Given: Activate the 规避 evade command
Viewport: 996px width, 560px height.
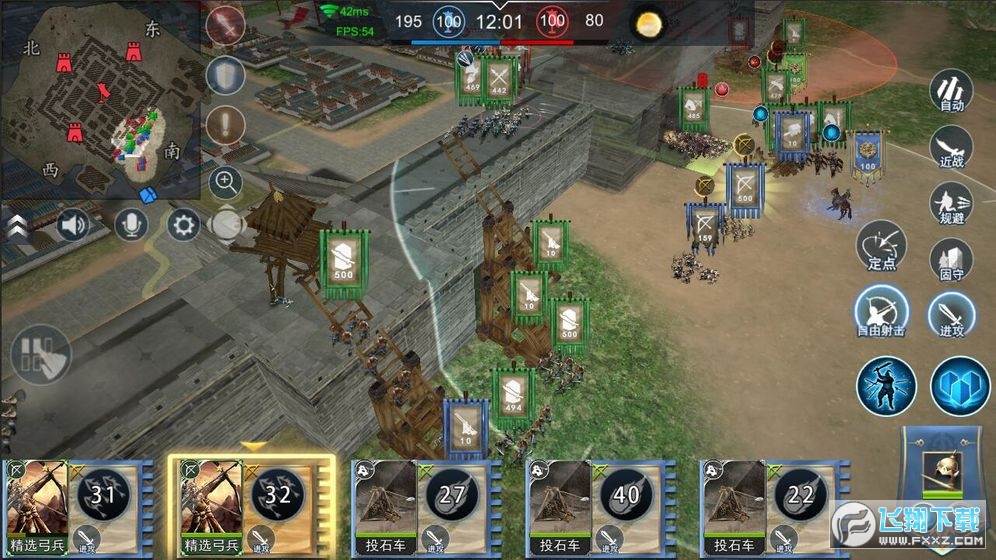Looking at the screenshot, I should click(x=952, y=201).
